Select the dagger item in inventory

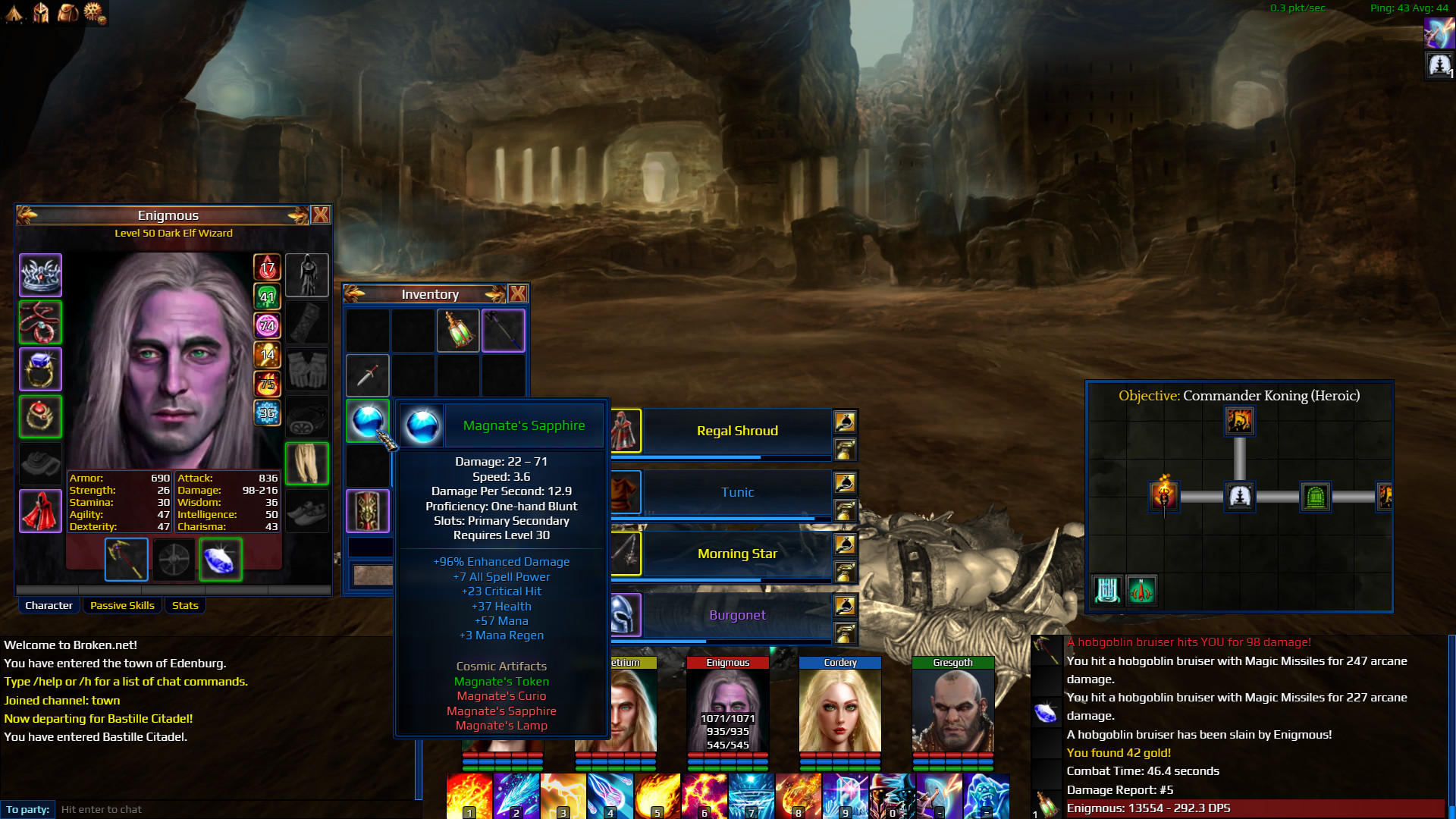[x=368, y=375]
